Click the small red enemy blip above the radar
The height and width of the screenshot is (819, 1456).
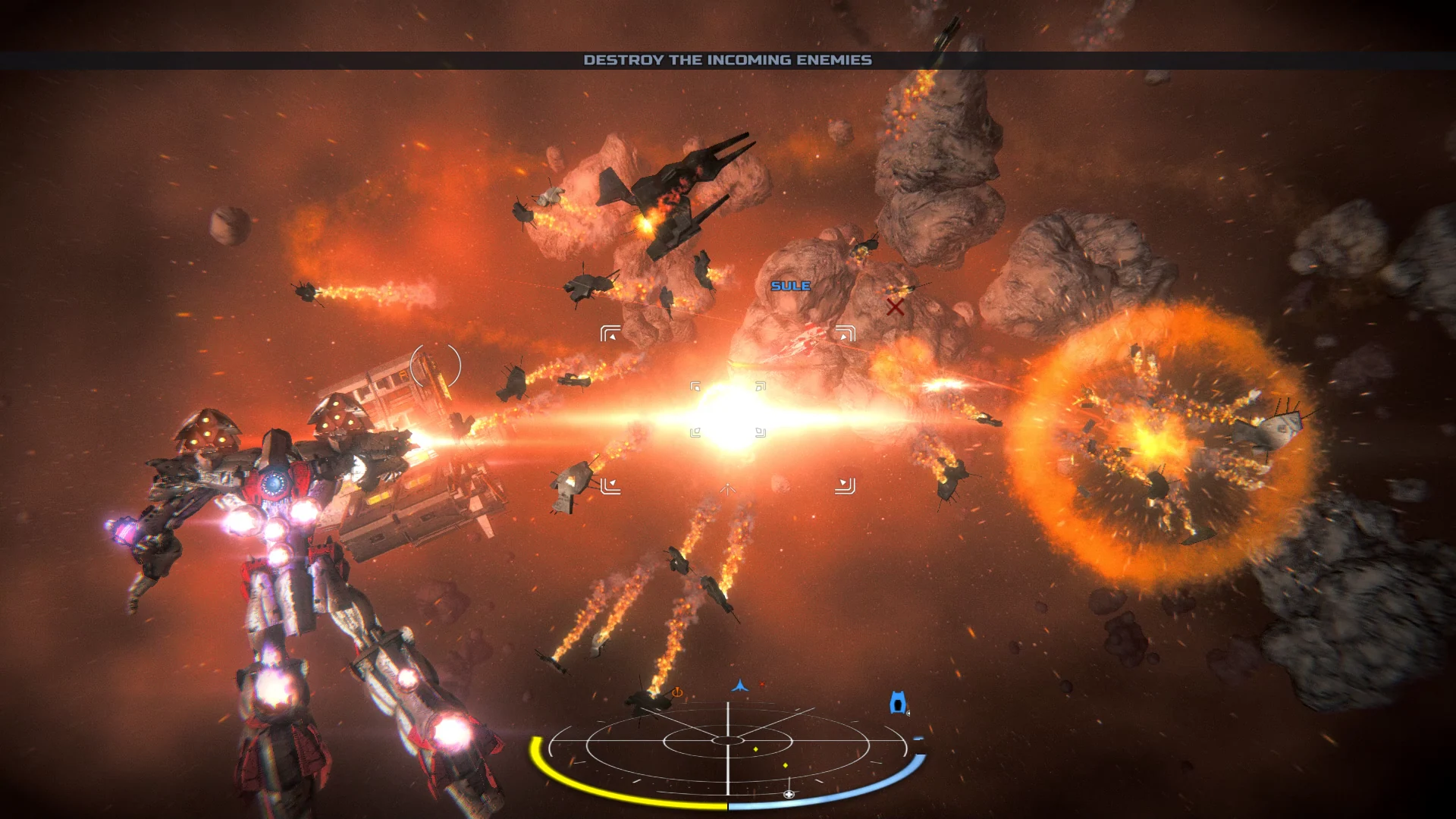tap(761, 682)
